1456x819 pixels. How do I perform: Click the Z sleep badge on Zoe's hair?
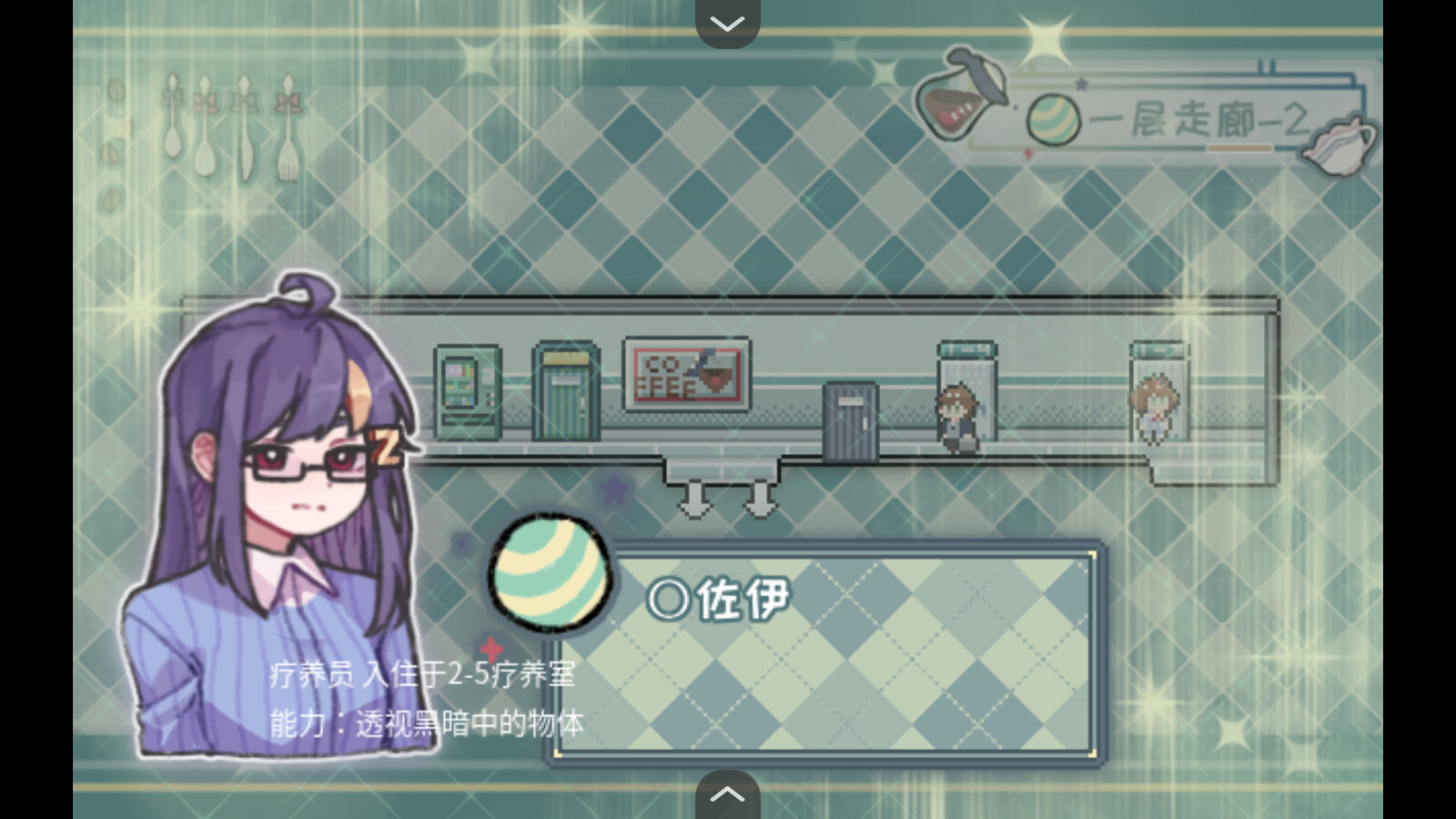pos(389,450)
